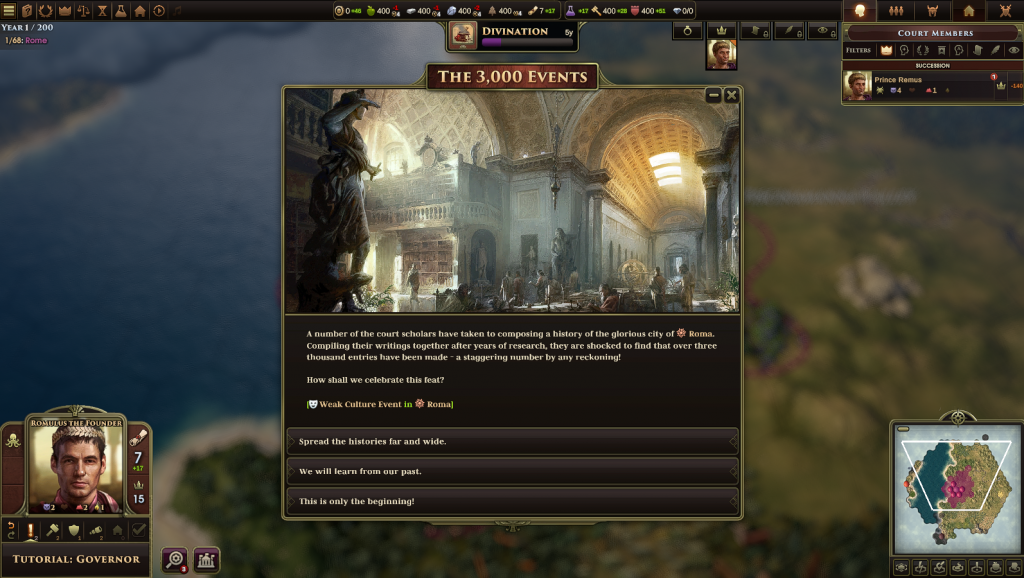Viewport: 1024px width, 578px height.
Task: Select "We will learn from our past."
Action: click(512, 471)
